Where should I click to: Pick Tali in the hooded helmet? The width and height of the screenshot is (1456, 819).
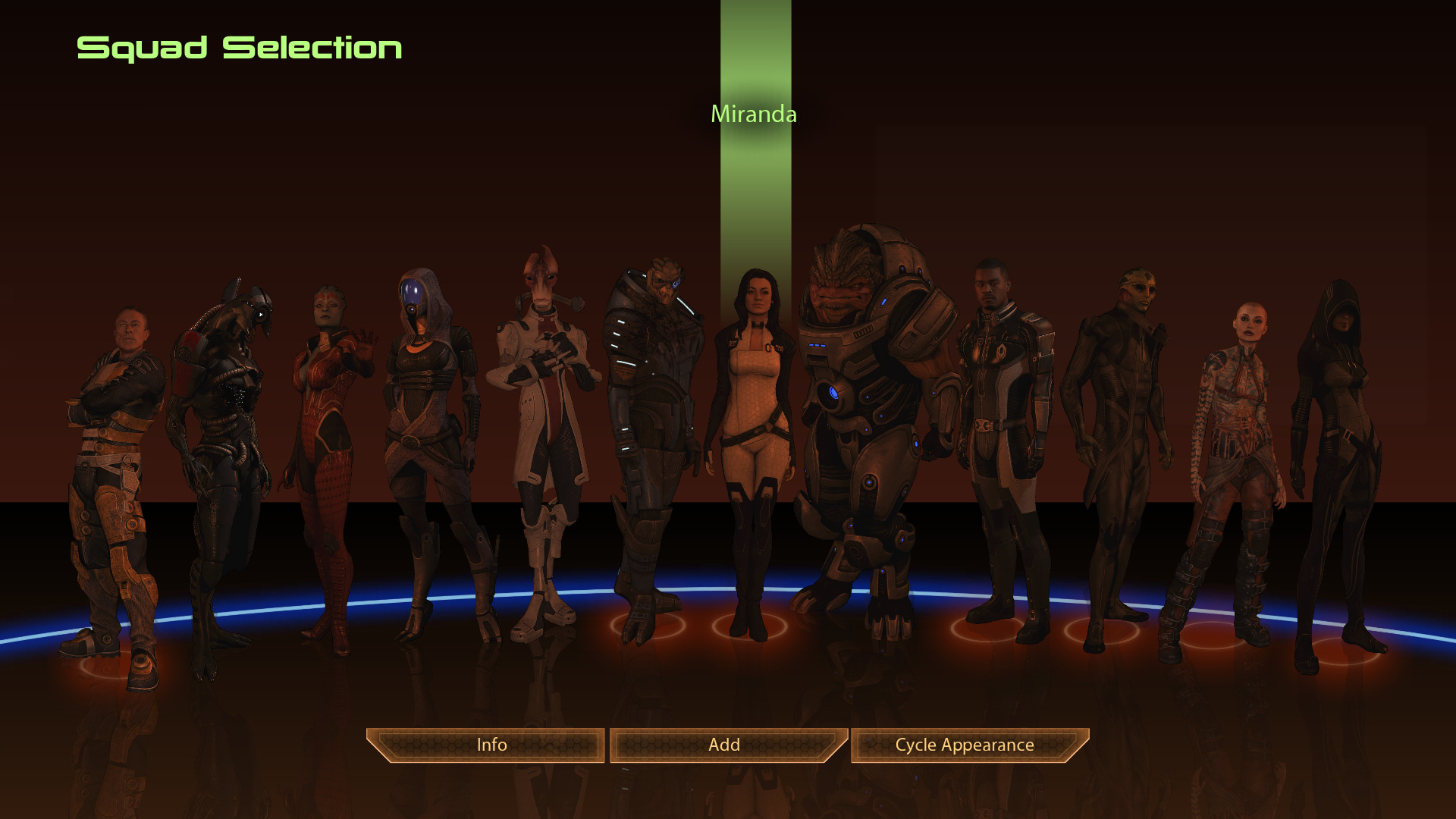point(427,425)
